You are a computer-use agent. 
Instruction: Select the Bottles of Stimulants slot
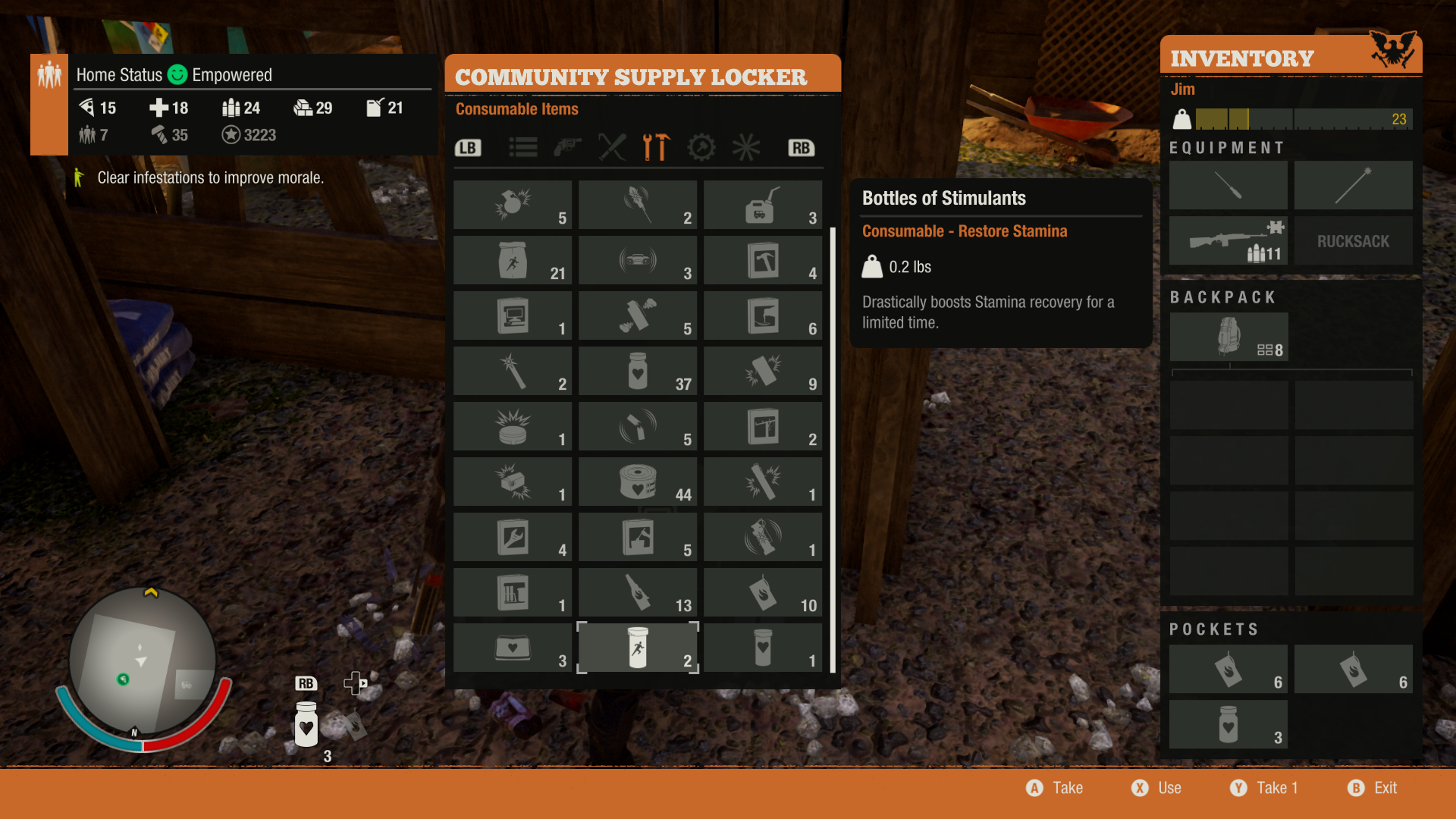(638, 648)
